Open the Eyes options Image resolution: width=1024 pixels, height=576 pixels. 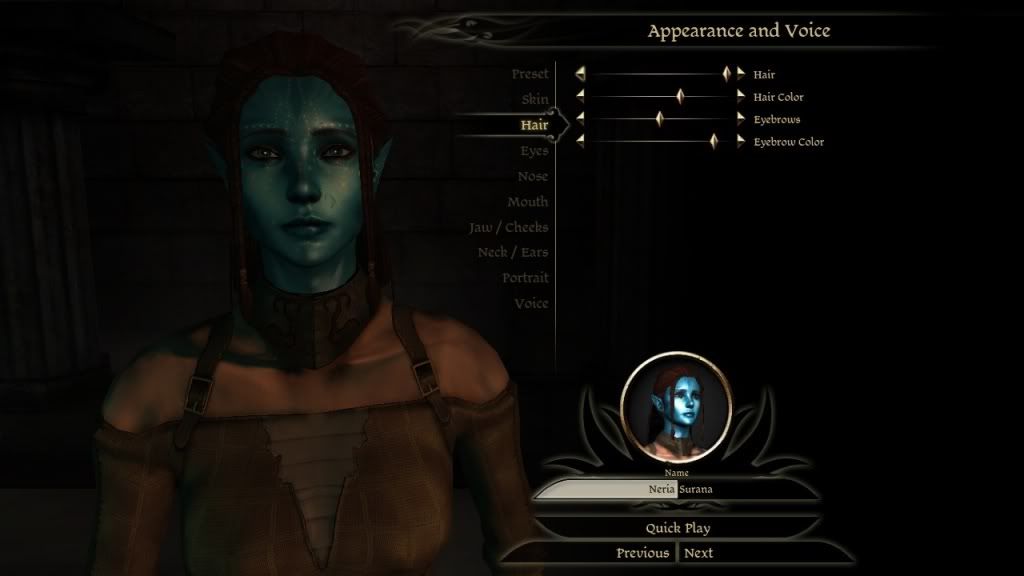[x=534, y=151]
